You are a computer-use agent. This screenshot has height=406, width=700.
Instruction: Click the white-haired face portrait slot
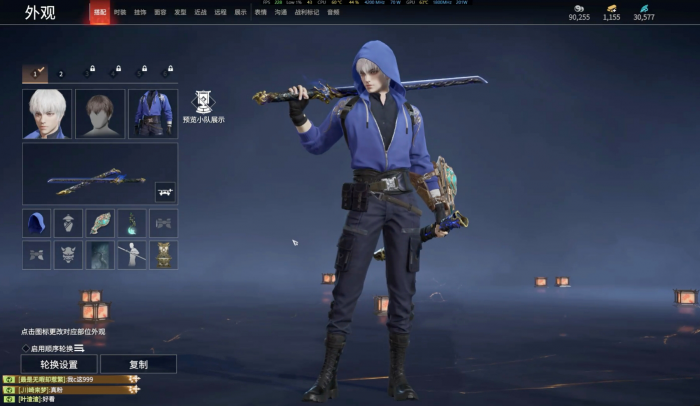coord(47,114)
